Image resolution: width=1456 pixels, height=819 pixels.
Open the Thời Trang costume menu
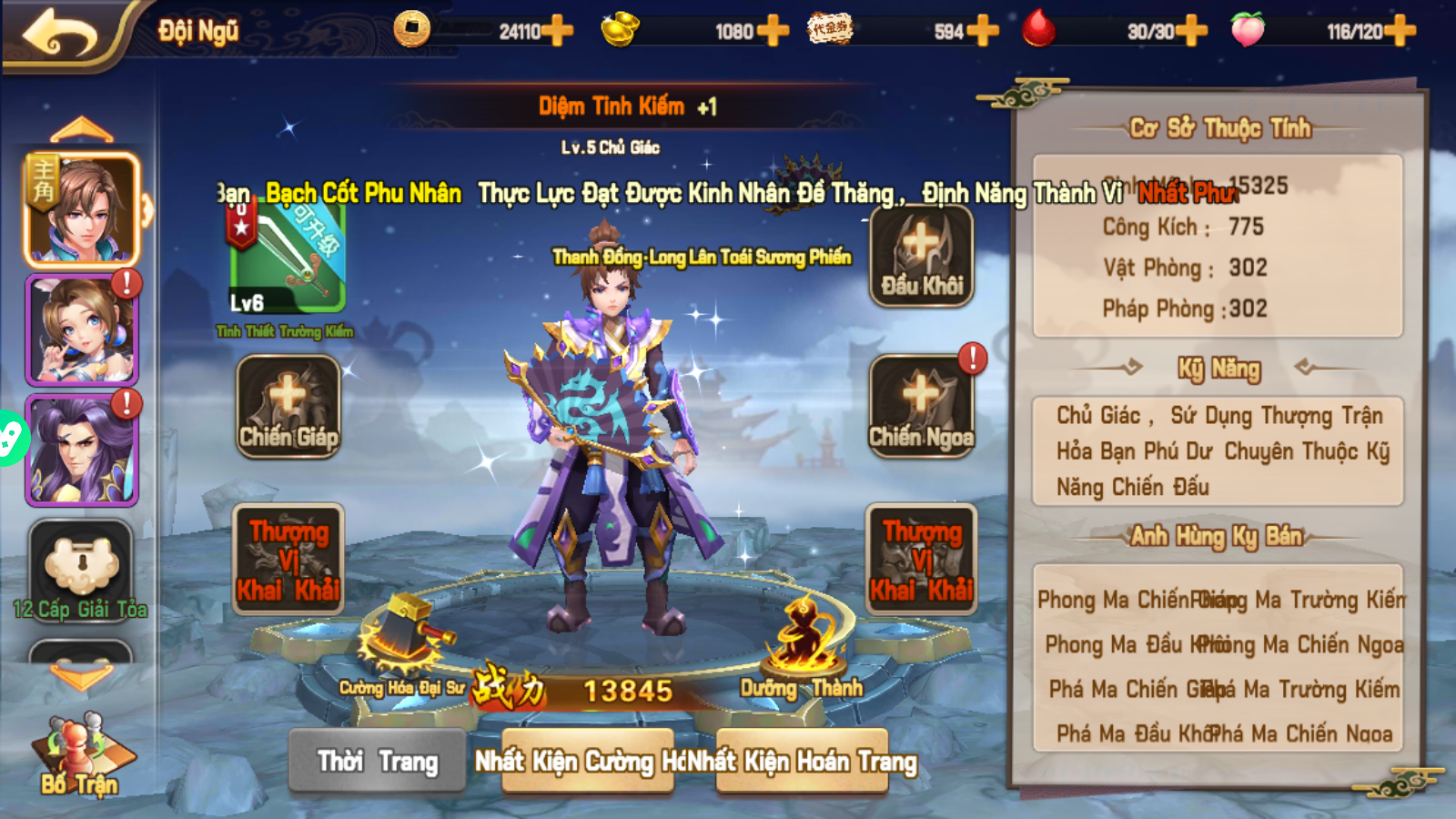pyautogui.click(x=377, y=761)
